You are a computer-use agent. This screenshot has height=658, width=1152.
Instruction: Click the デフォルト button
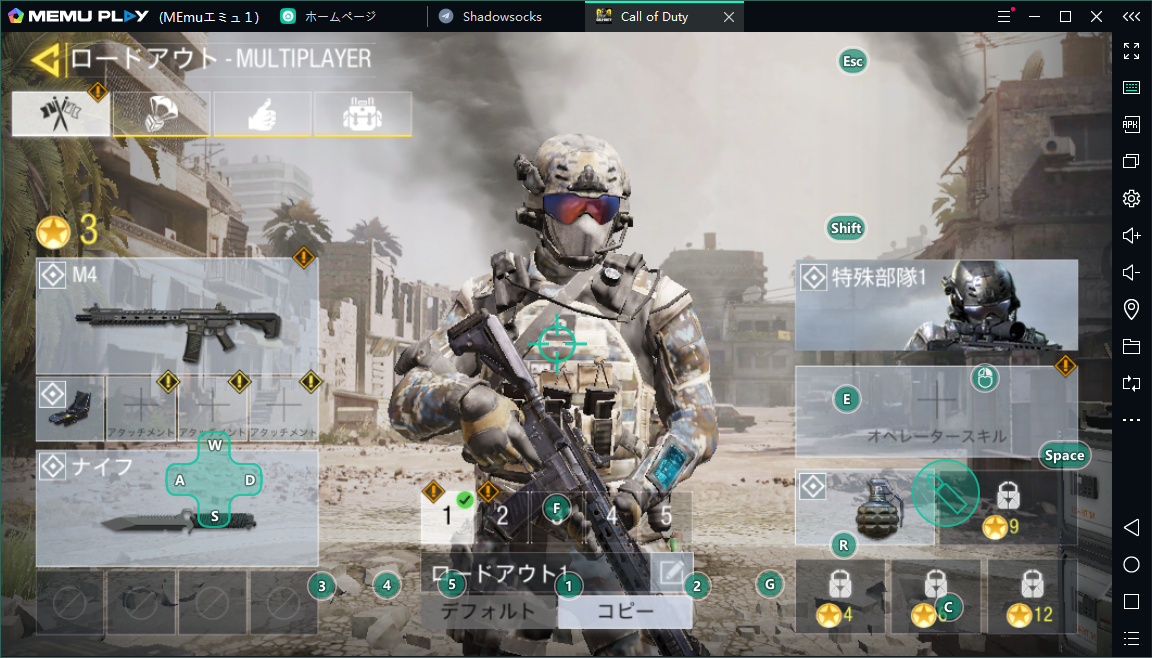click(x=488, y=612)
